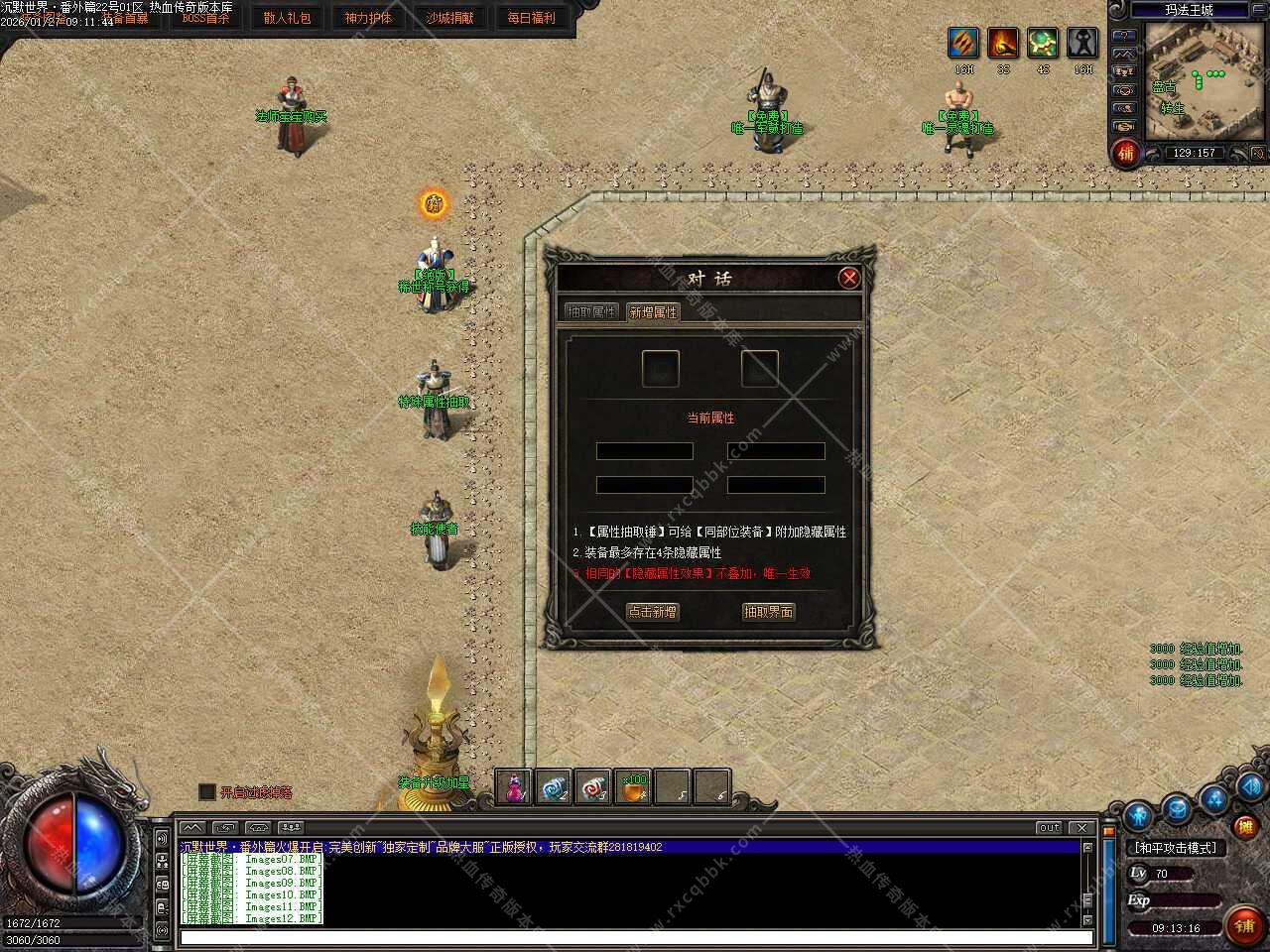This screenshot has height=952, width=1270.
Task: Use the red scroll in hotbar slot 3
Action: 593,787
